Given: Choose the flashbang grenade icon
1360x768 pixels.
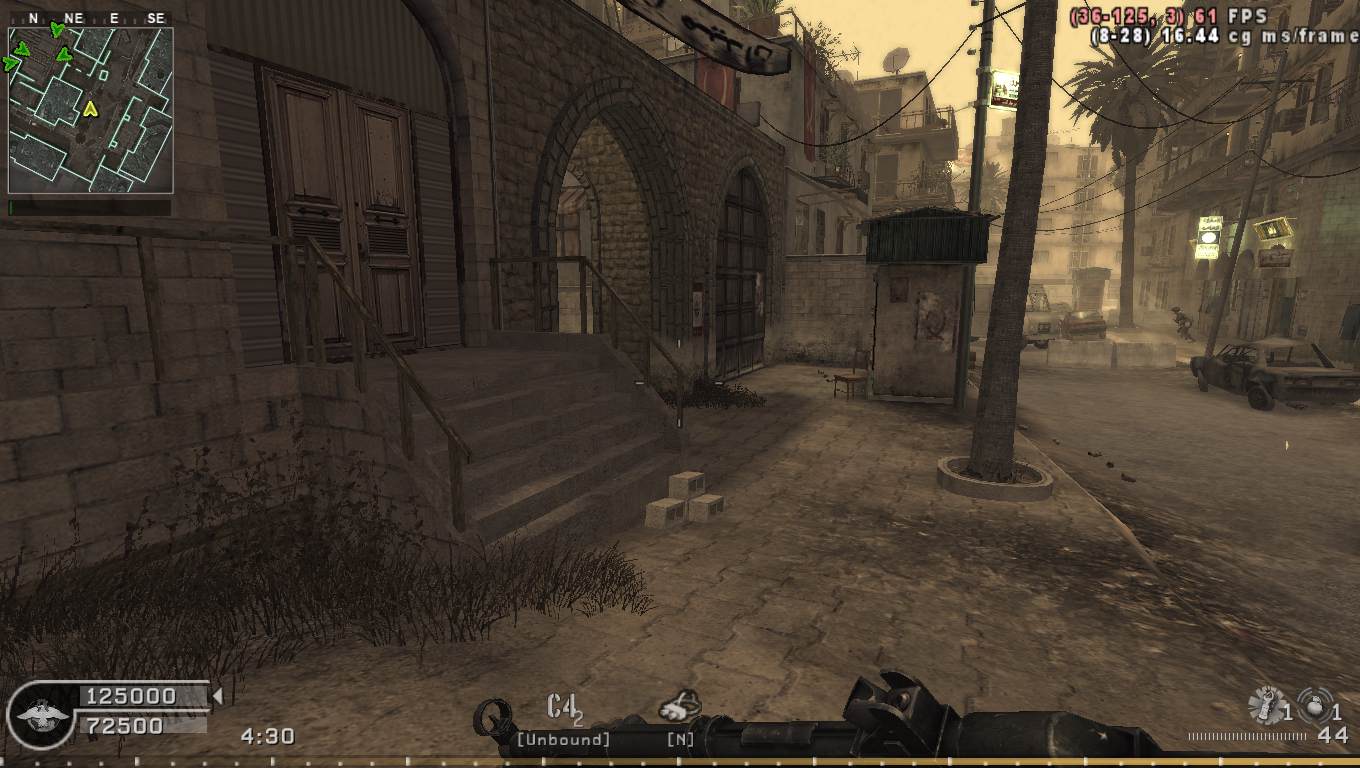Looking at the screenshot, I should (x=1266, y=706).
